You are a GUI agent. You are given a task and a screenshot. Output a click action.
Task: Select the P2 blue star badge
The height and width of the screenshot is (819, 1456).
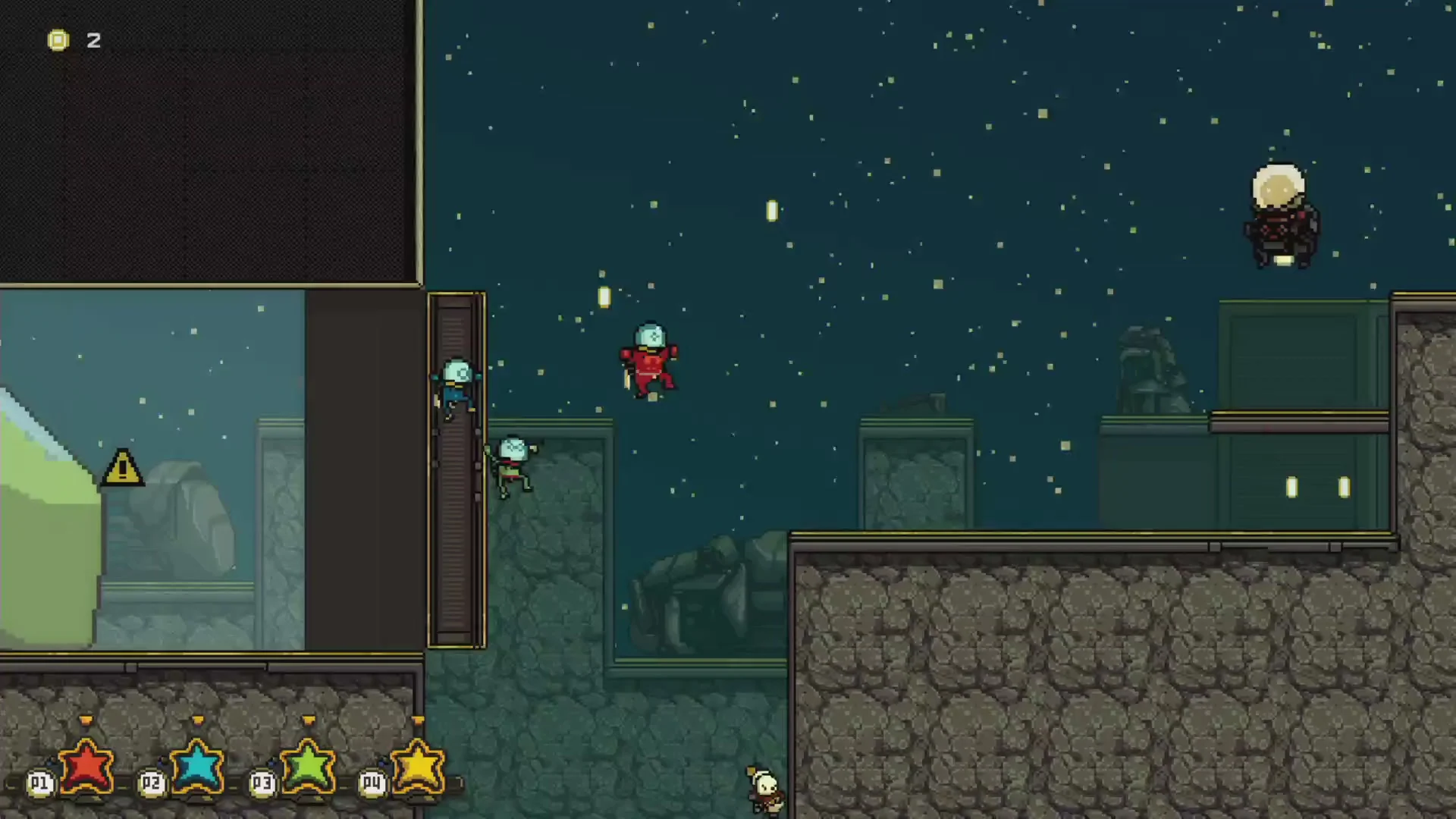(196, 766)
